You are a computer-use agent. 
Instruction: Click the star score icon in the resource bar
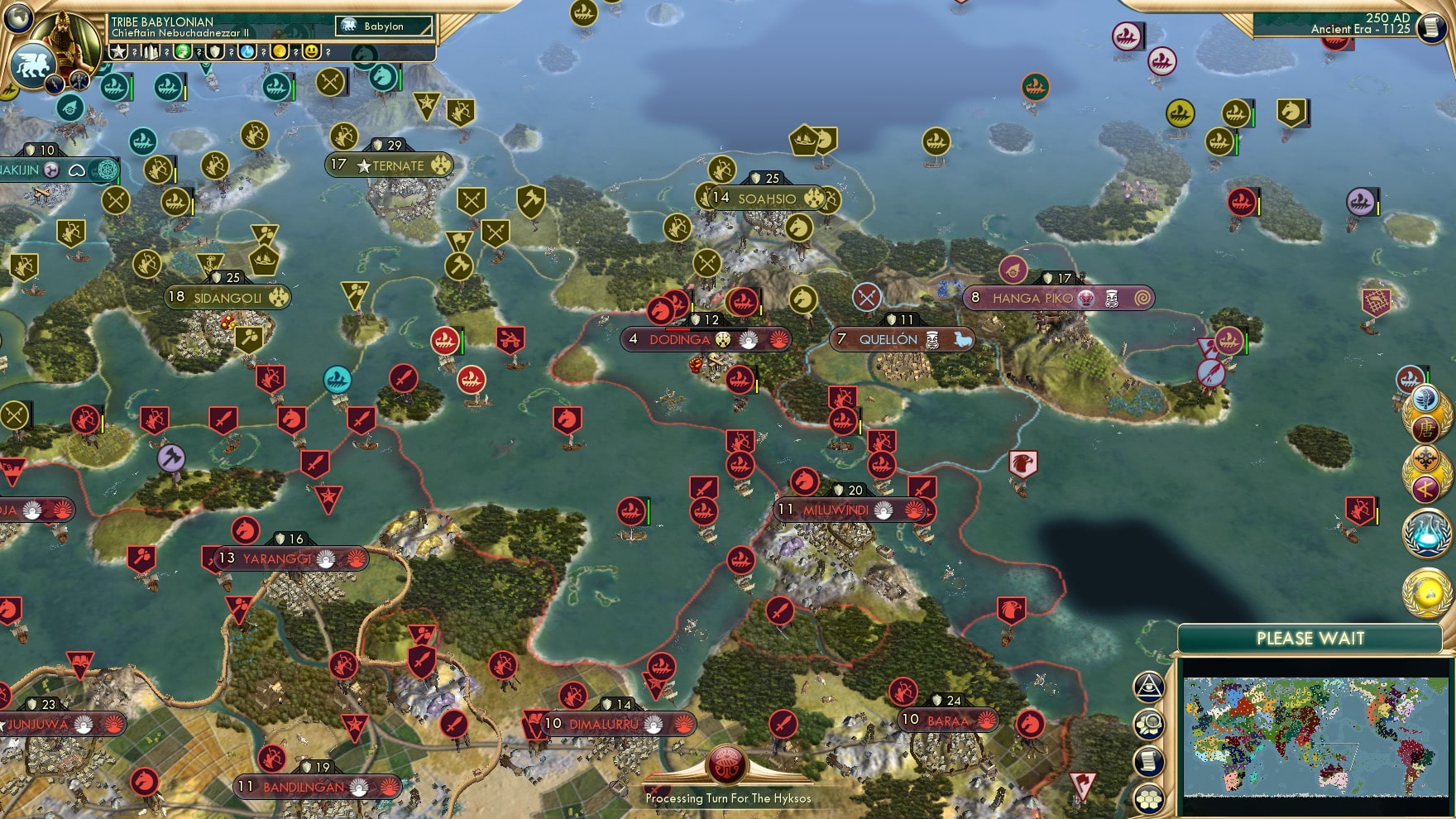tap(118, 52)
